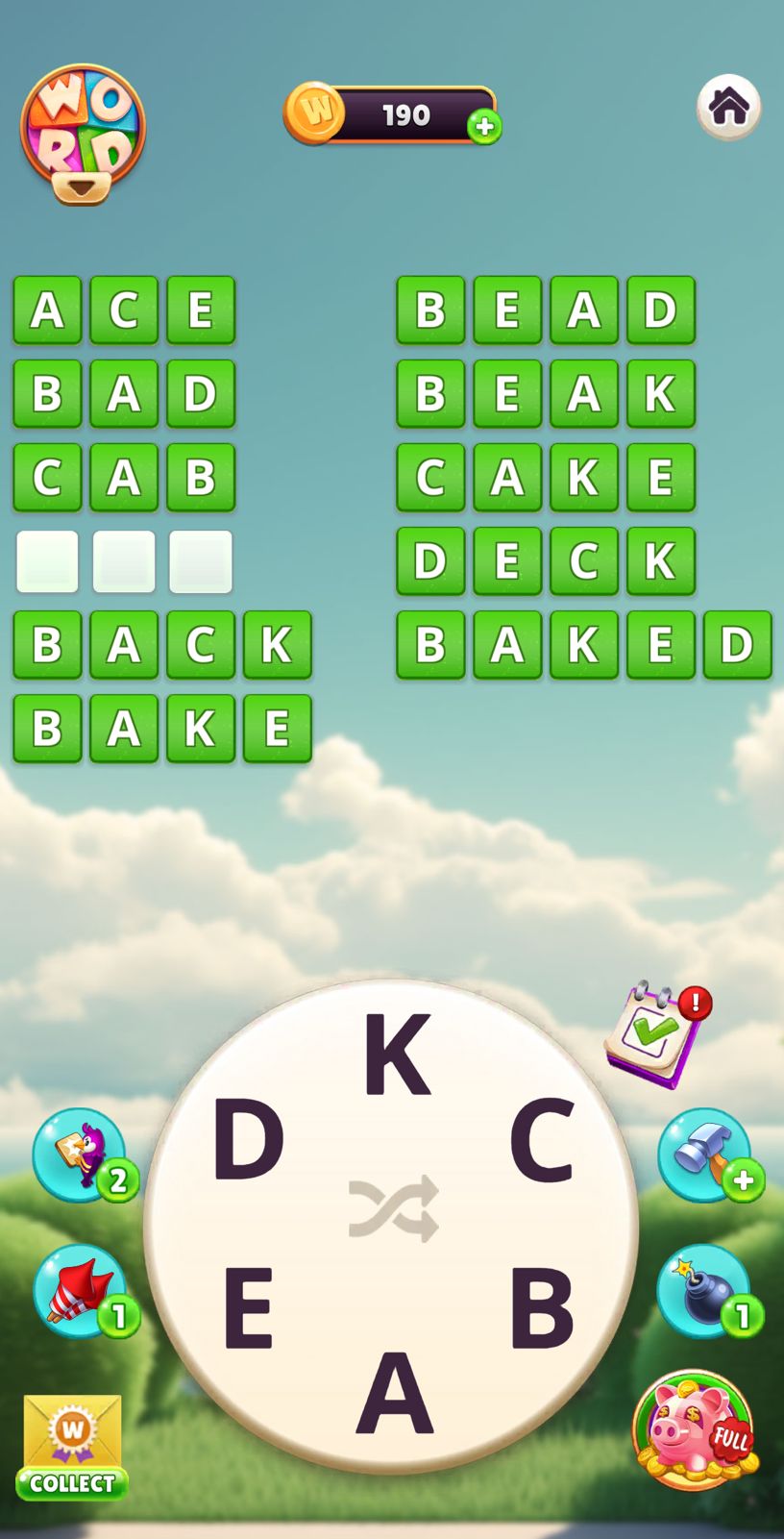Select letter A on the wheel
This screenshot has width=784, height=1539.
tap(395, 1393)
